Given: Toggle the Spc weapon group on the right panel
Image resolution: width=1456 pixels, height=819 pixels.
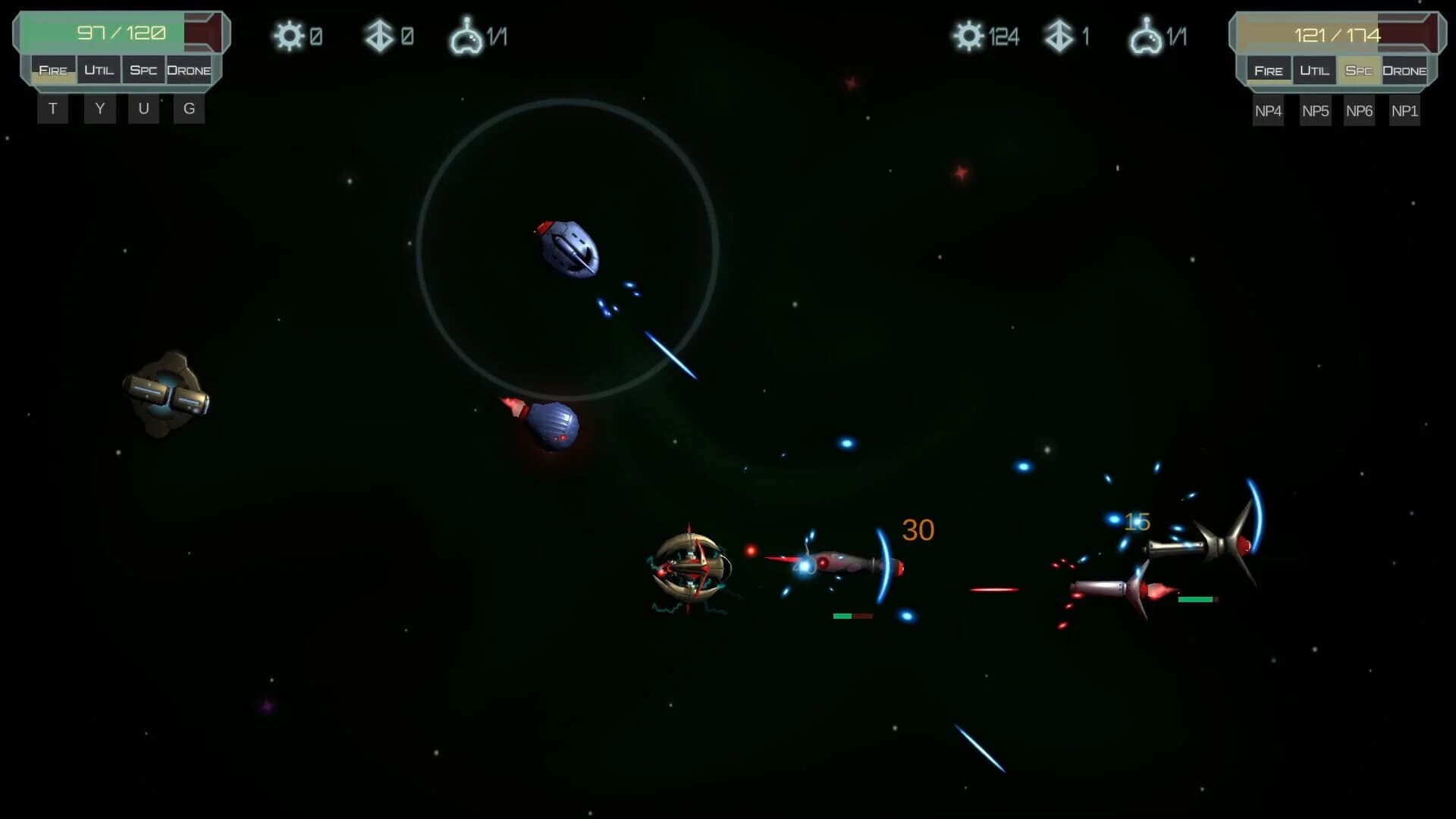Looking at the screenshot, I should tap(1360, 70).
